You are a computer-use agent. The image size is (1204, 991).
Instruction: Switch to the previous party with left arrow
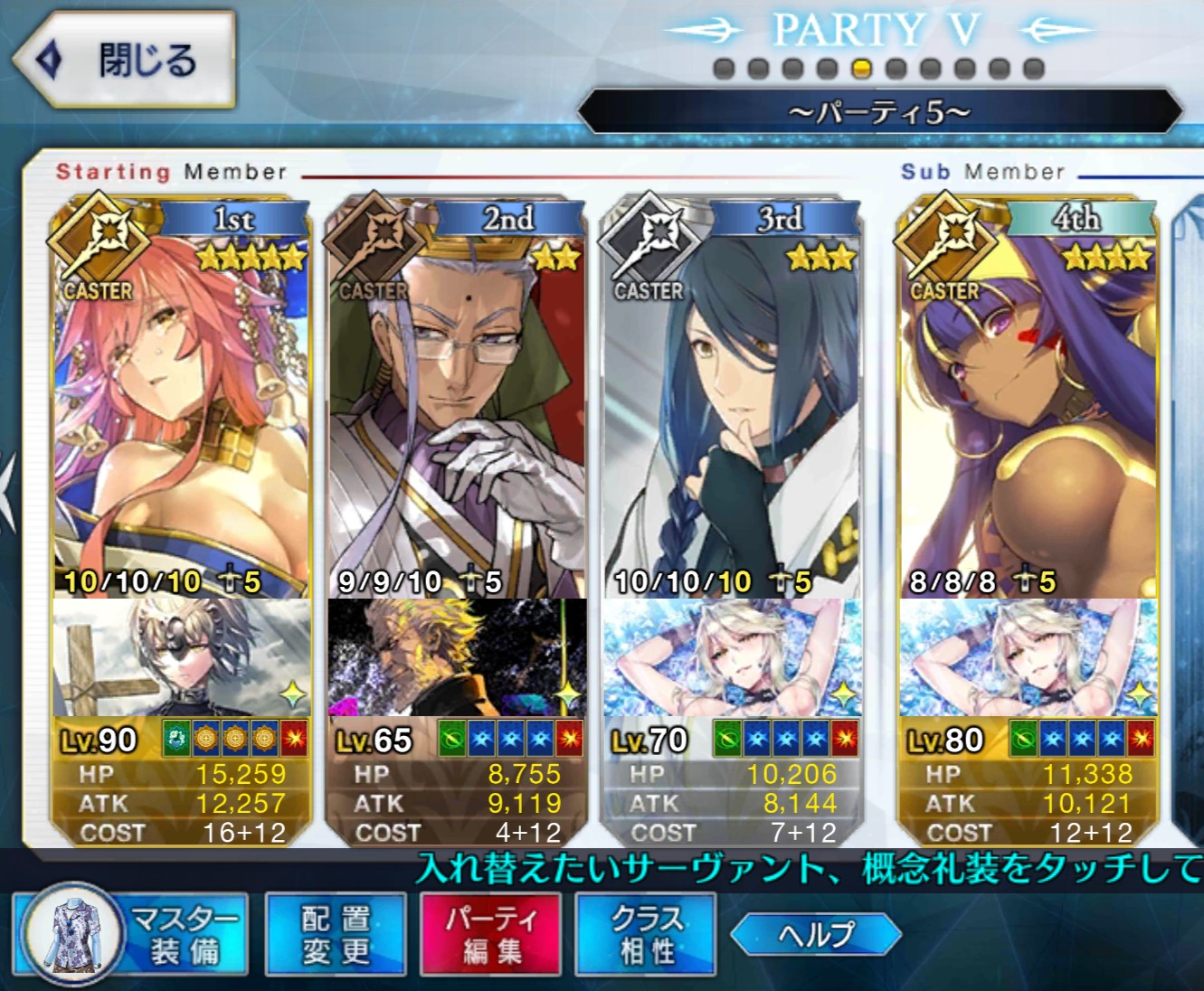click(706, 31)
